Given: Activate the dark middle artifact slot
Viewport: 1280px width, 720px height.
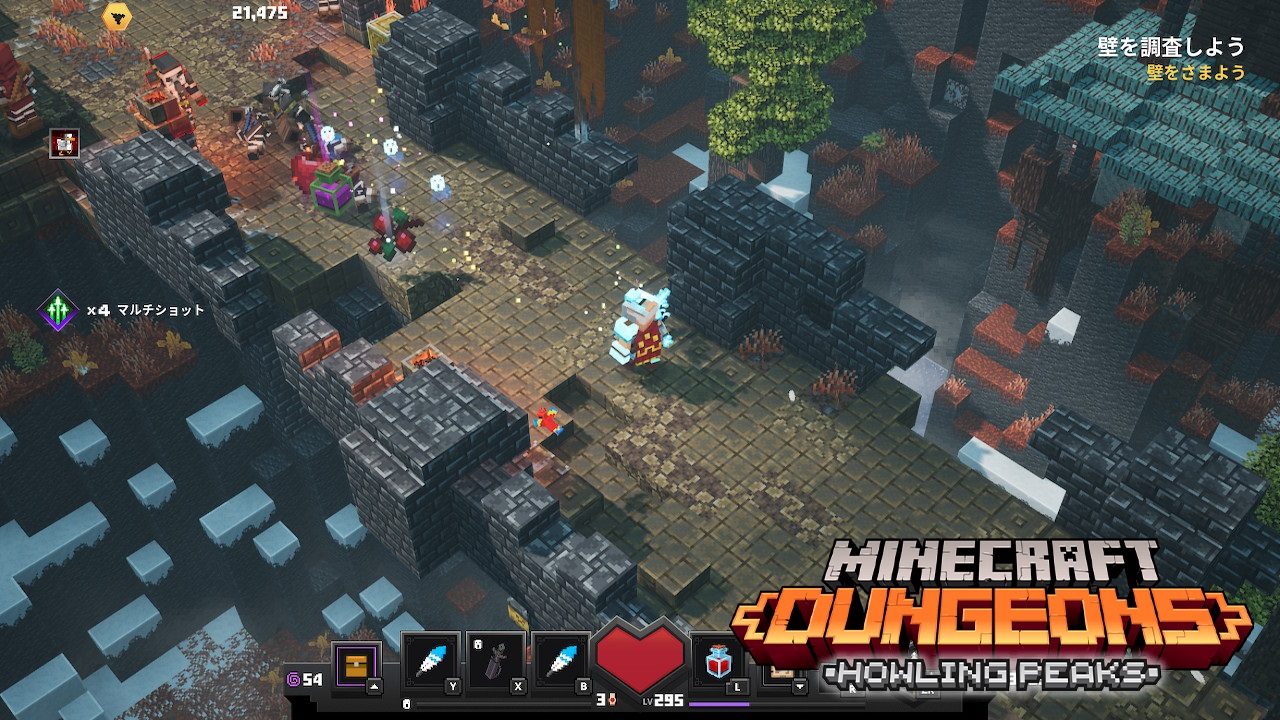Looking at the screenshot, I should pos(495,662).
